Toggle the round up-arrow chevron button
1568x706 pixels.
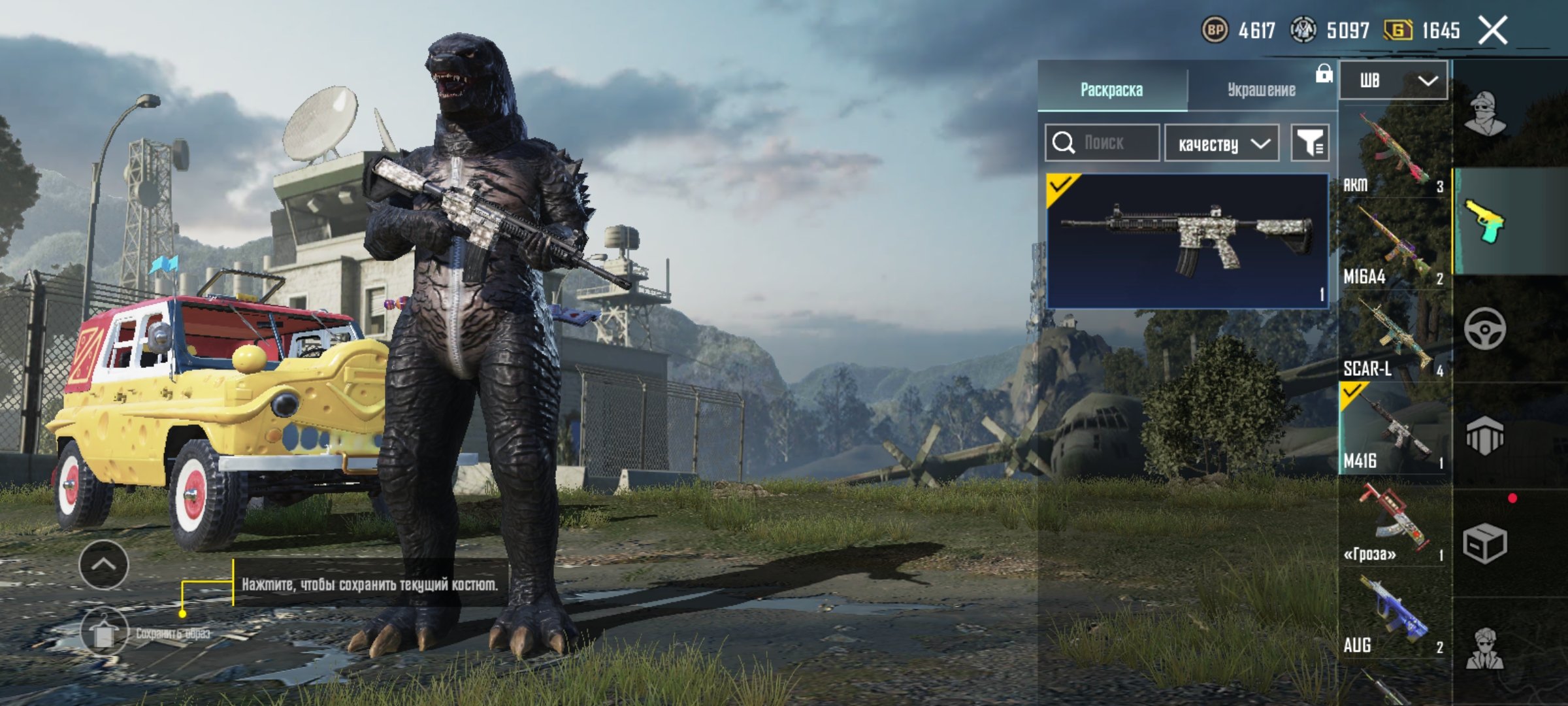pyautogui.click(x=104, y=565)
